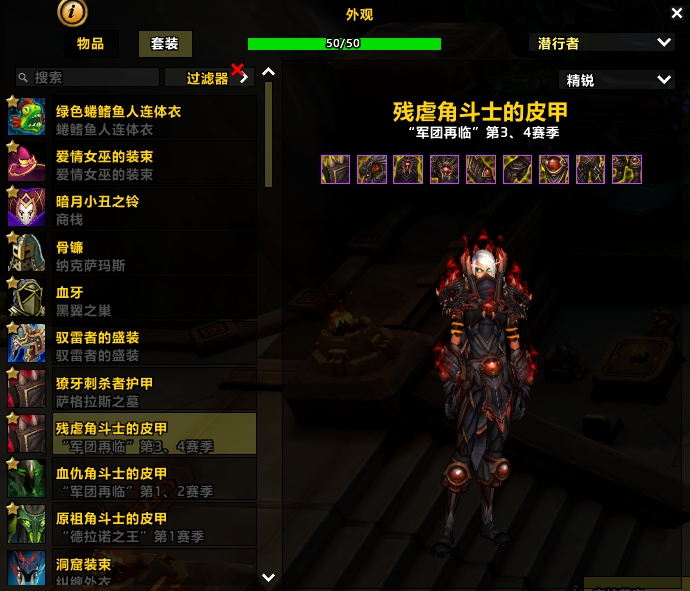Select the 獠牙刺杀者护甲 set
This screenshot has height=591, width=690.
click(132, 388)
